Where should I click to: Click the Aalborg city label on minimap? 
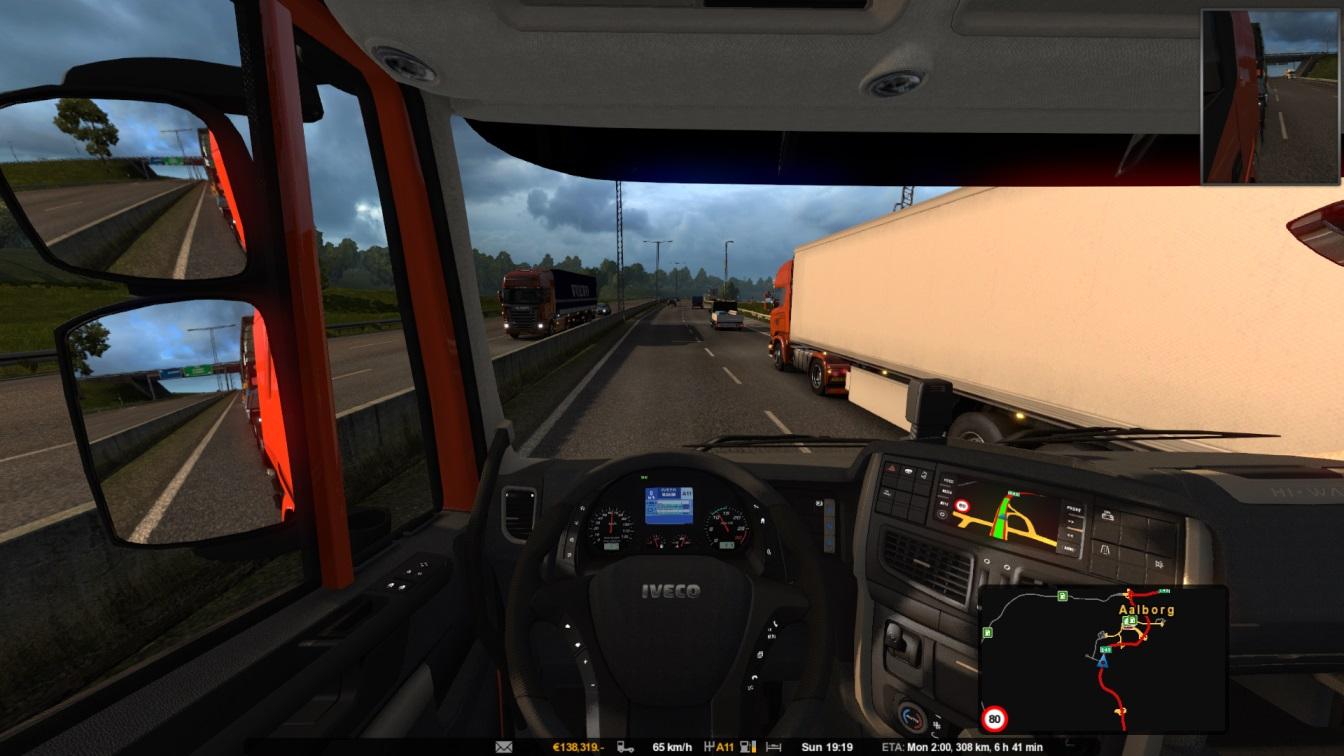[x=1146, y=609]
